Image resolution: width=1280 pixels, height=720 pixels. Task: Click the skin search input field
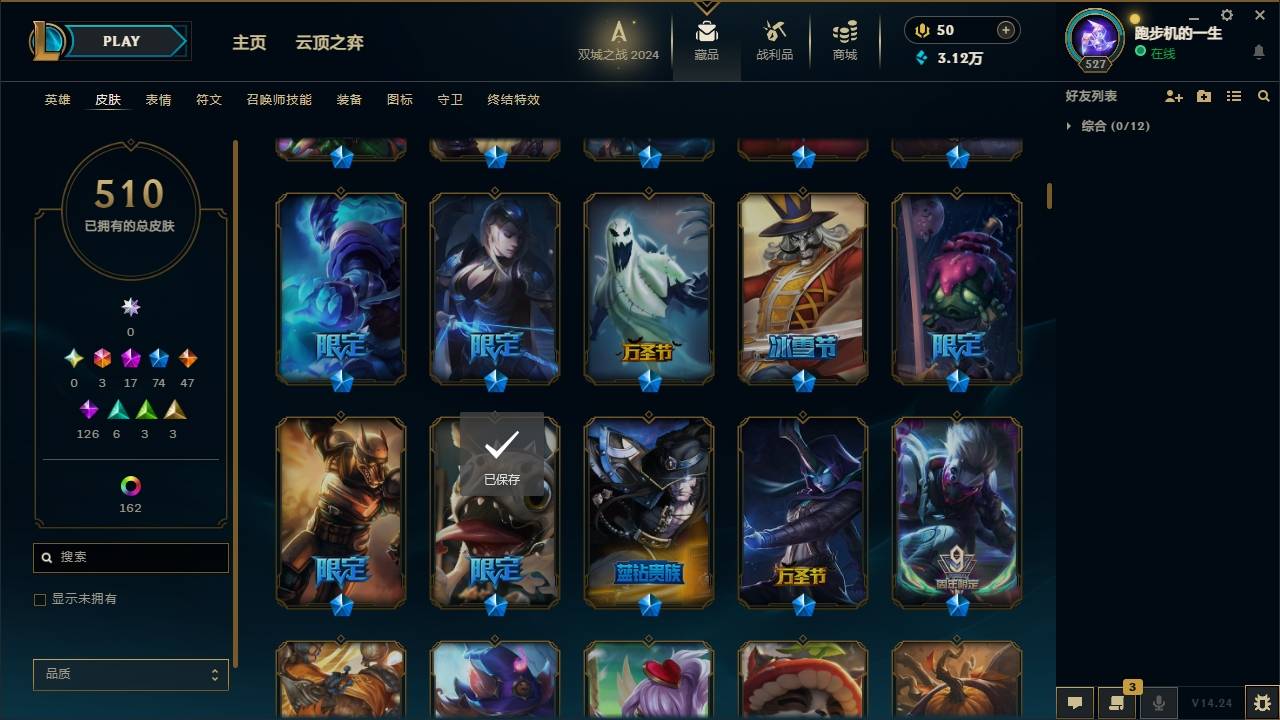130,557
